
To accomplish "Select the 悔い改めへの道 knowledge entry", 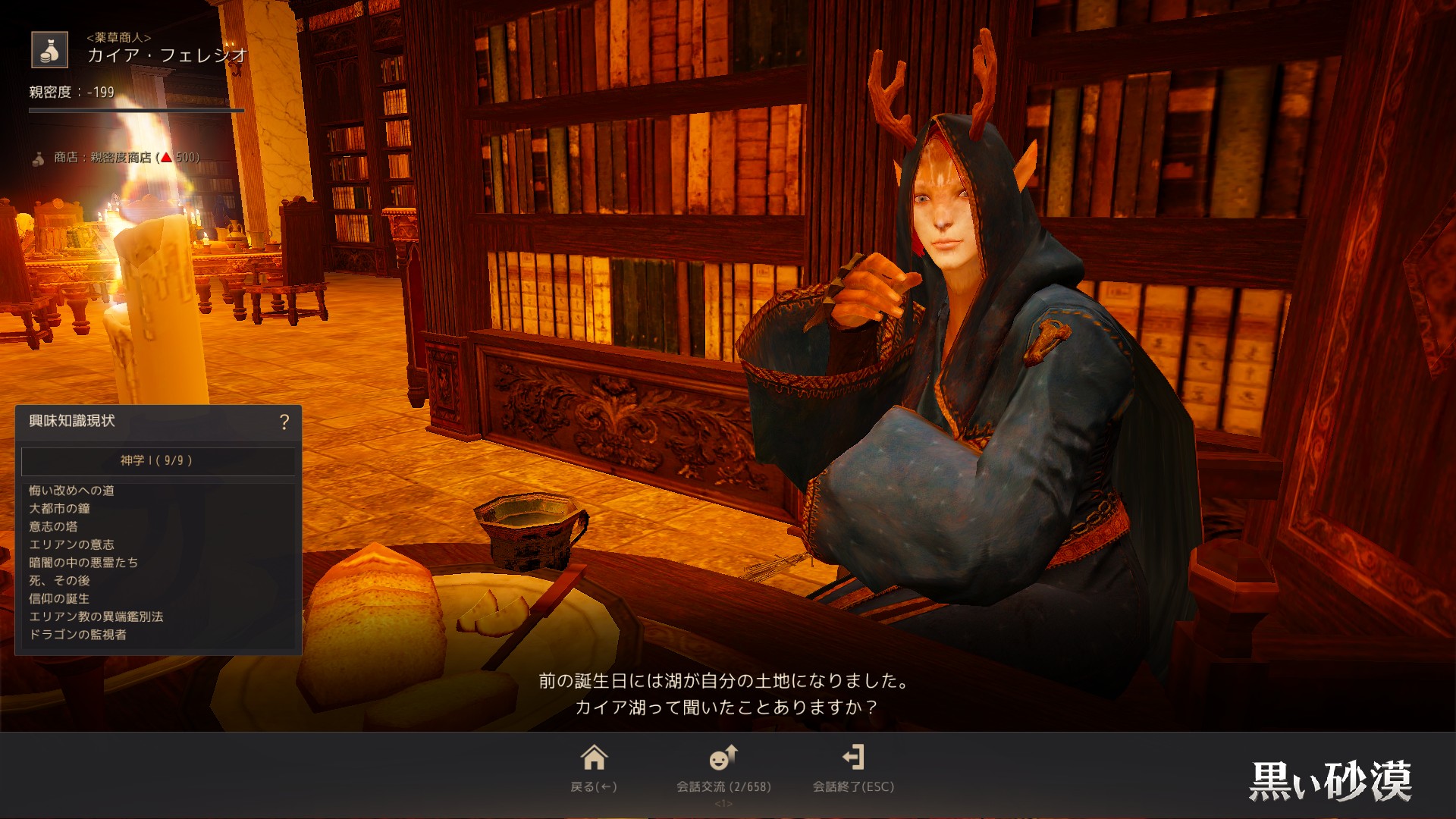I will 72,491.
